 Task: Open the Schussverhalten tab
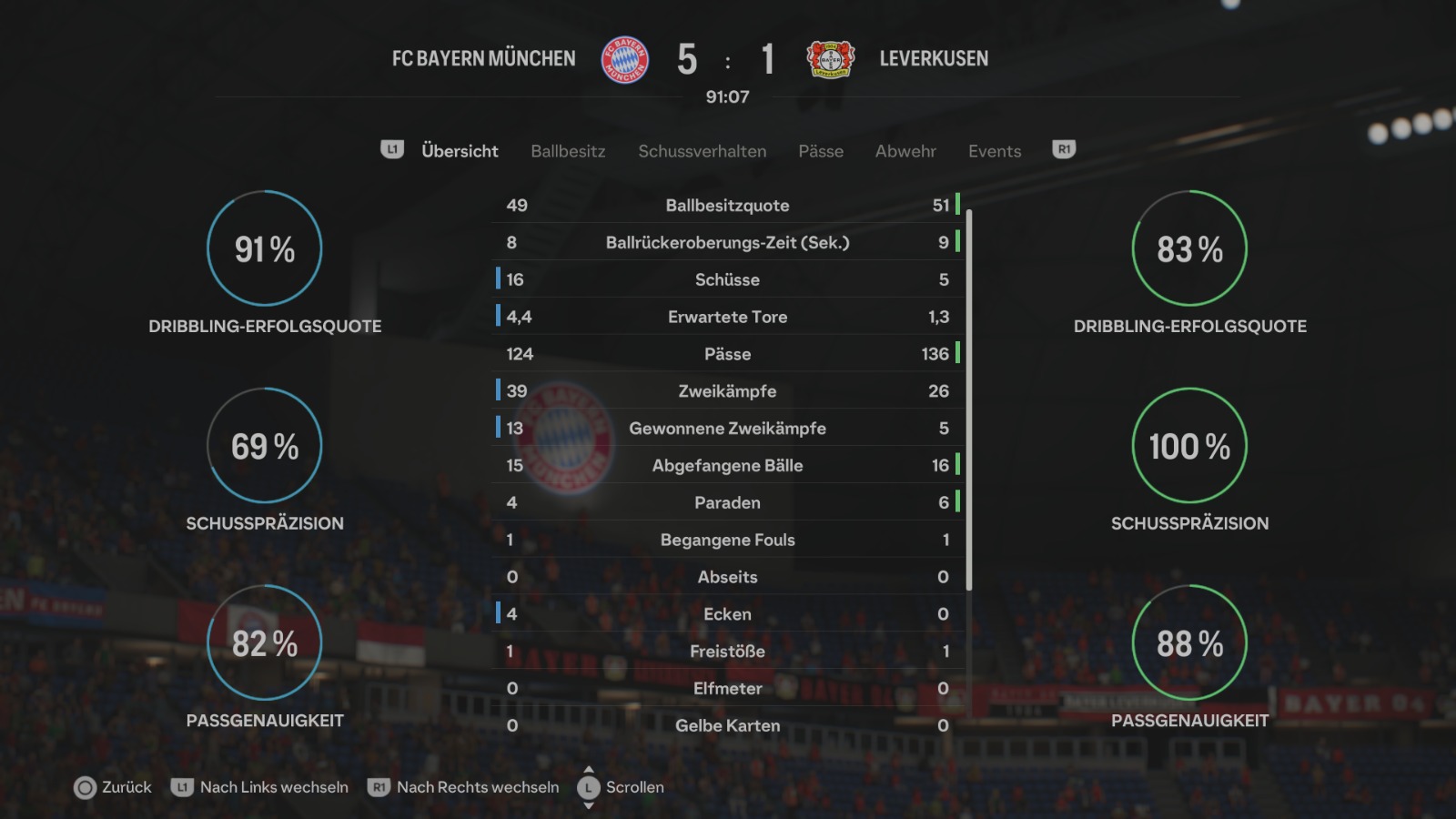tap(702, 151)
